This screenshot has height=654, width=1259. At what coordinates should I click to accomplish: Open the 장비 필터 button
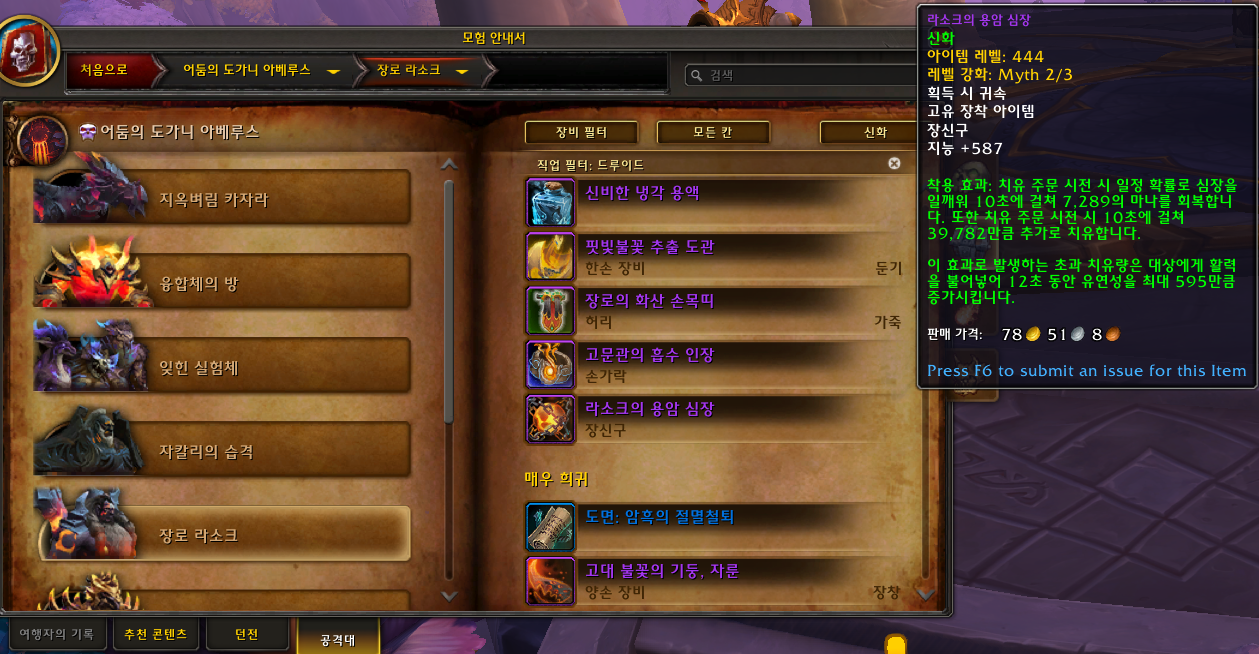click(x=582, y=132)
